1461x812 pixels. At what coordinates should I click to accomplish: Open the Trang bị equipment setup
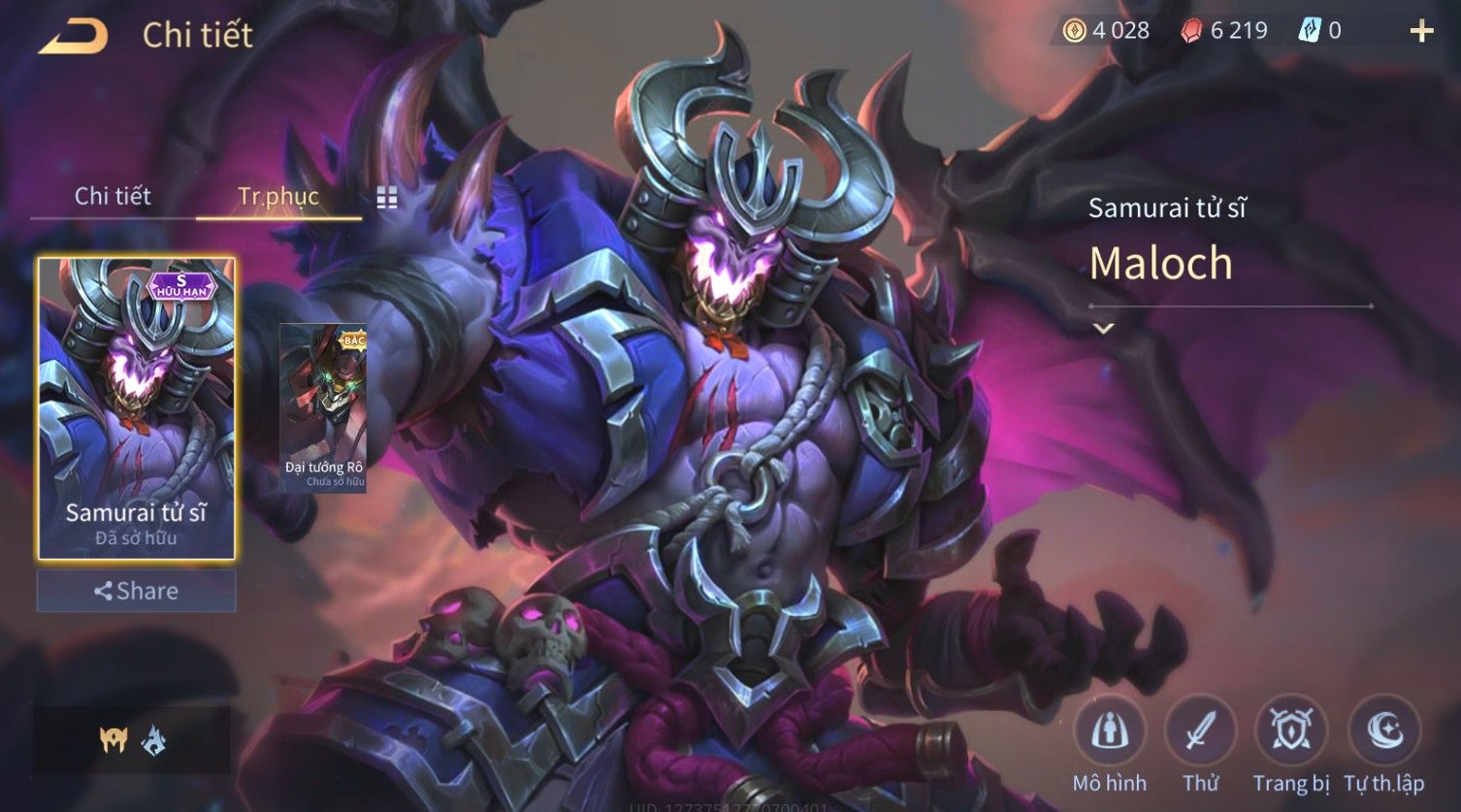point(1291,731)
